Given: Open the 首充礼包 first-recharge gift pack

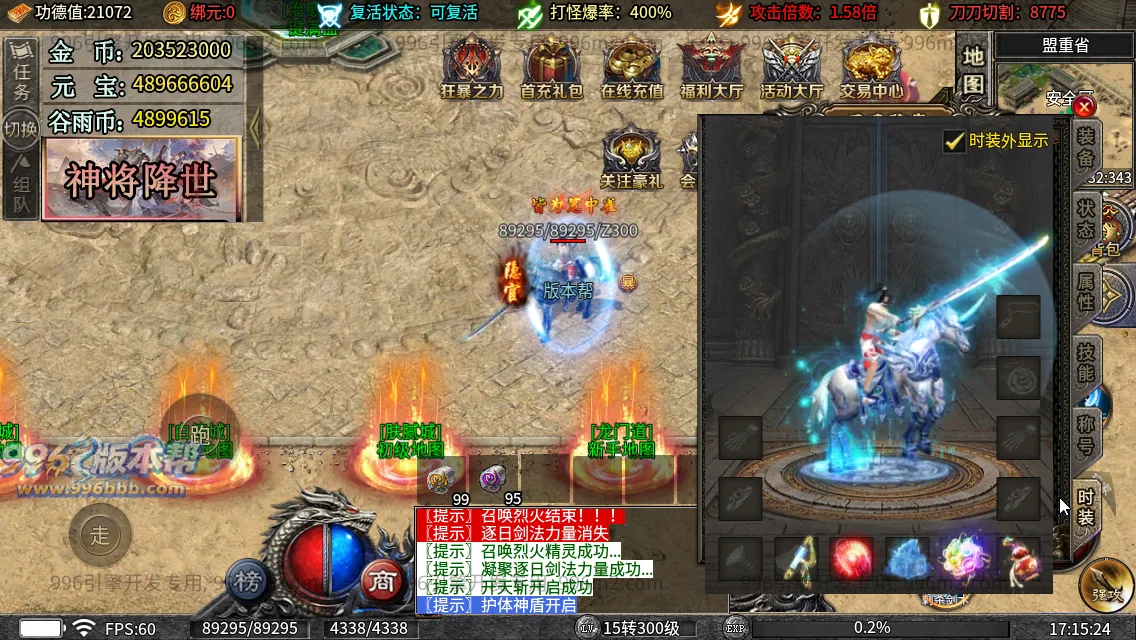Looking at the screenshot, I should point(551,68).
